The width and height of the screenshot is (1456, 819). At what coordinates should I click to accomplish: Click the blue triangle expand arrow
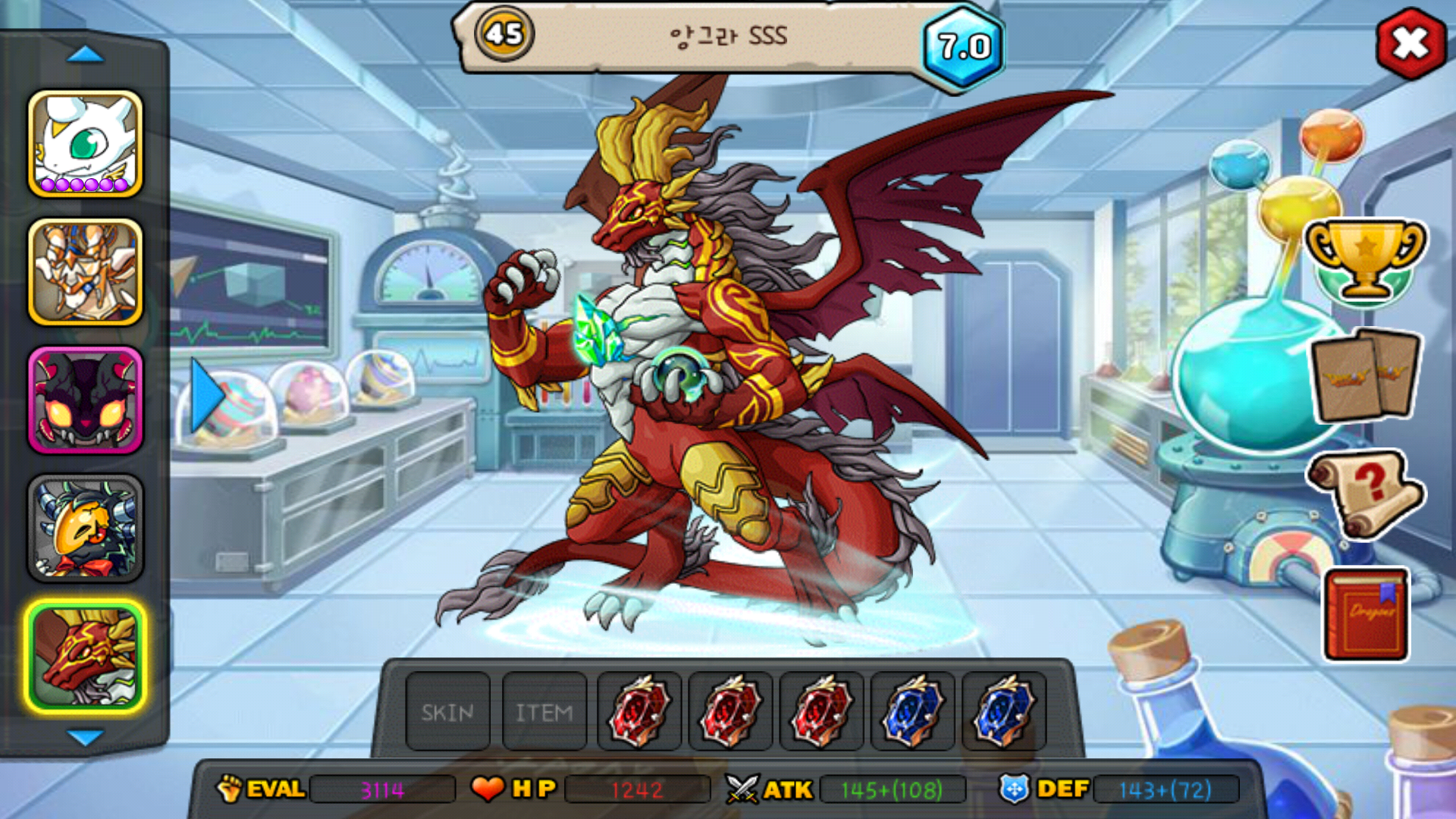coord(206,396)
